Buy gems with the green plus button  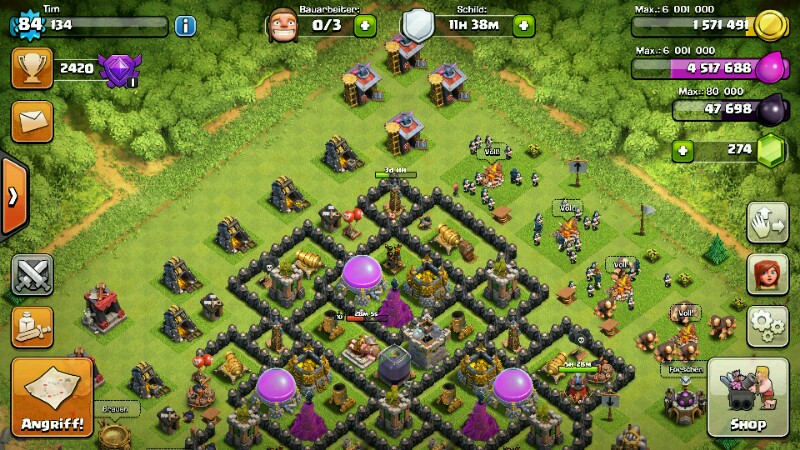[x=684, y=151]
